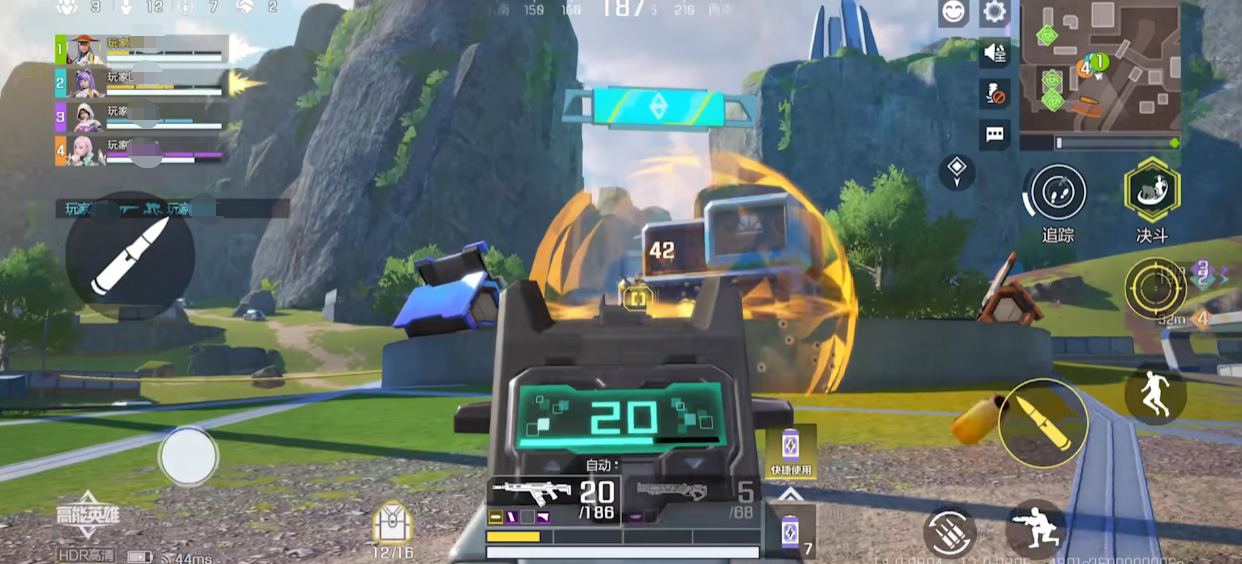This screenshot has height=564, width=1242.
Task: Tap the diamond ping marker button
Action: click(x=957, y=171)
